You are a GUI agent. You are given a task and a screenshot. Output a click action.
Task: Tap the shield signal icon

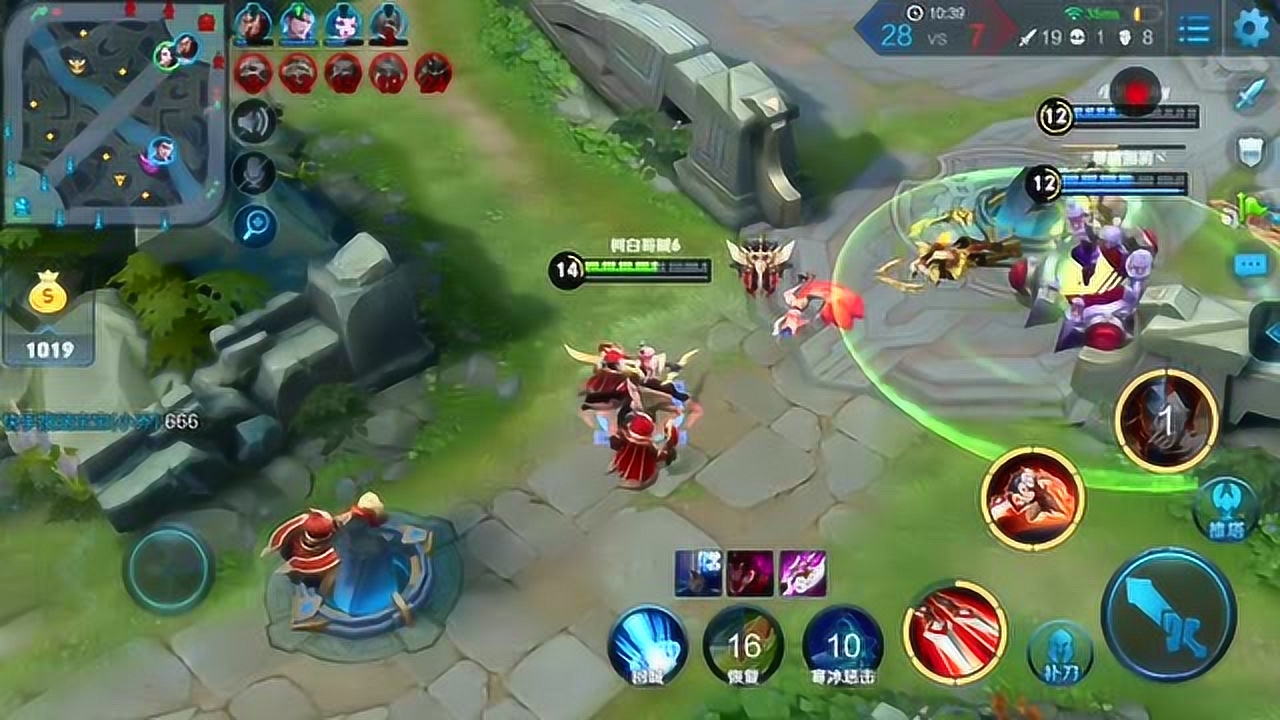1251,151
